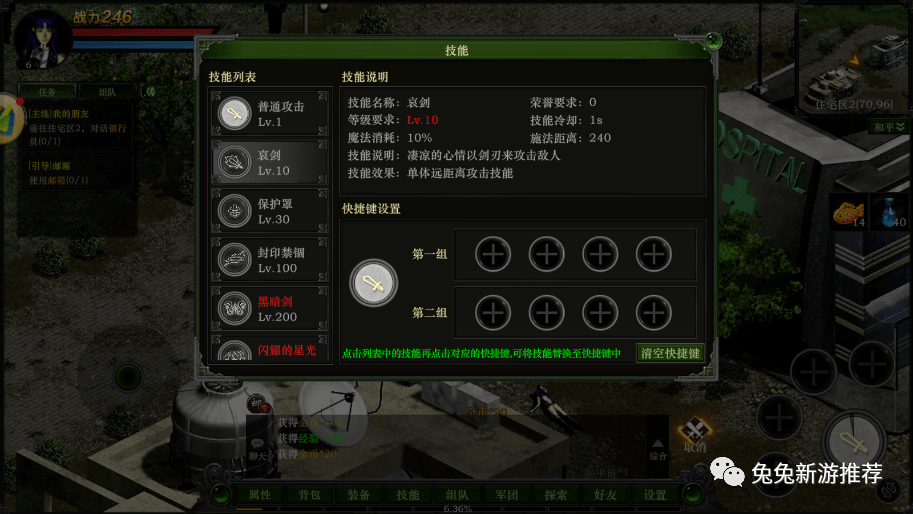913x514 pixels.
Task: Choose the 保护罩 Lv.30 skill
Action: 268,211
